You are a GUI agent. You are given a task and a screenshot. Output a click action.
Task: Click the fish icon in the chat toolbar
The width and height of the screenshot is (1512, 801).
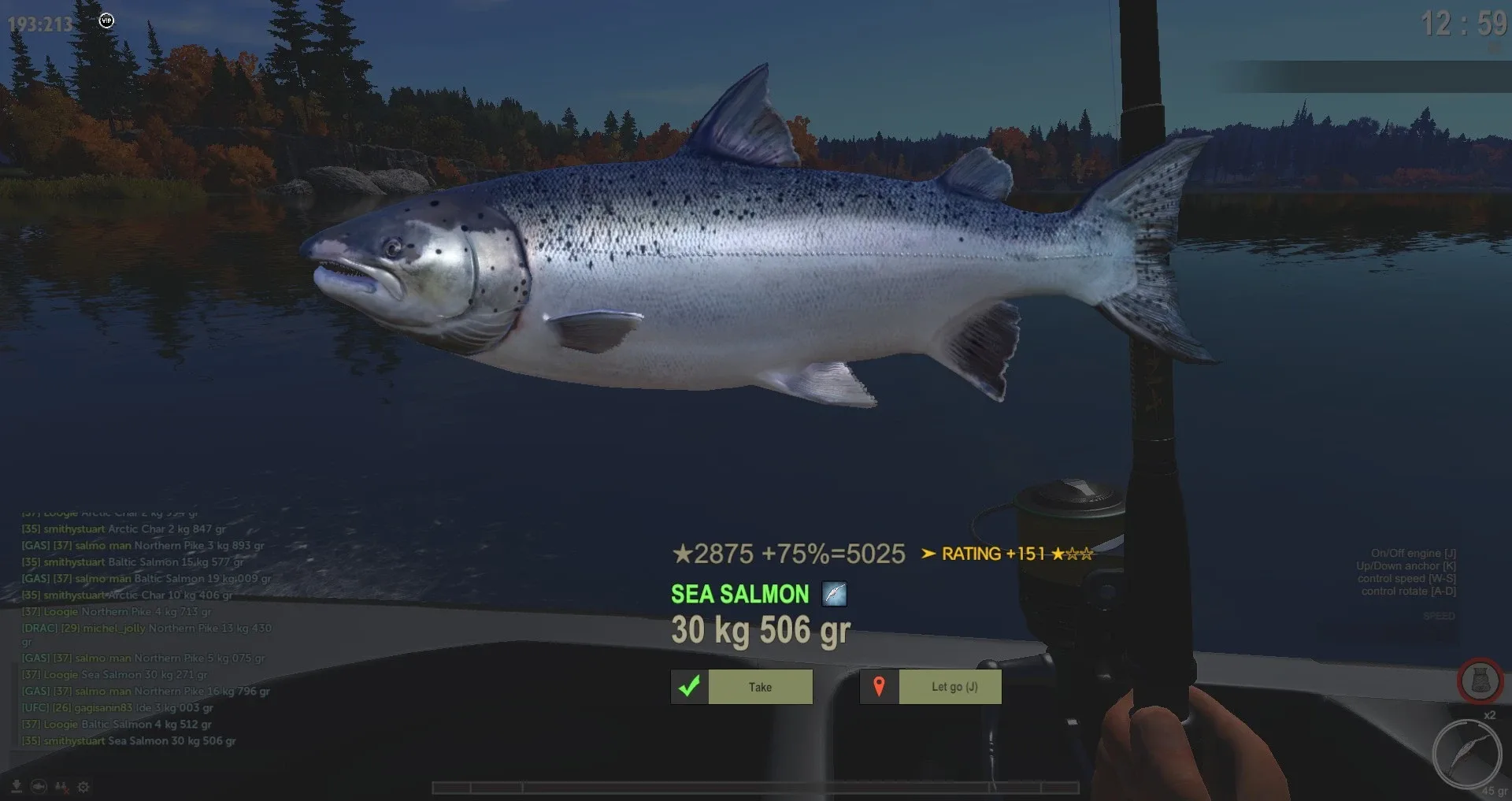(x=38, y=786)
